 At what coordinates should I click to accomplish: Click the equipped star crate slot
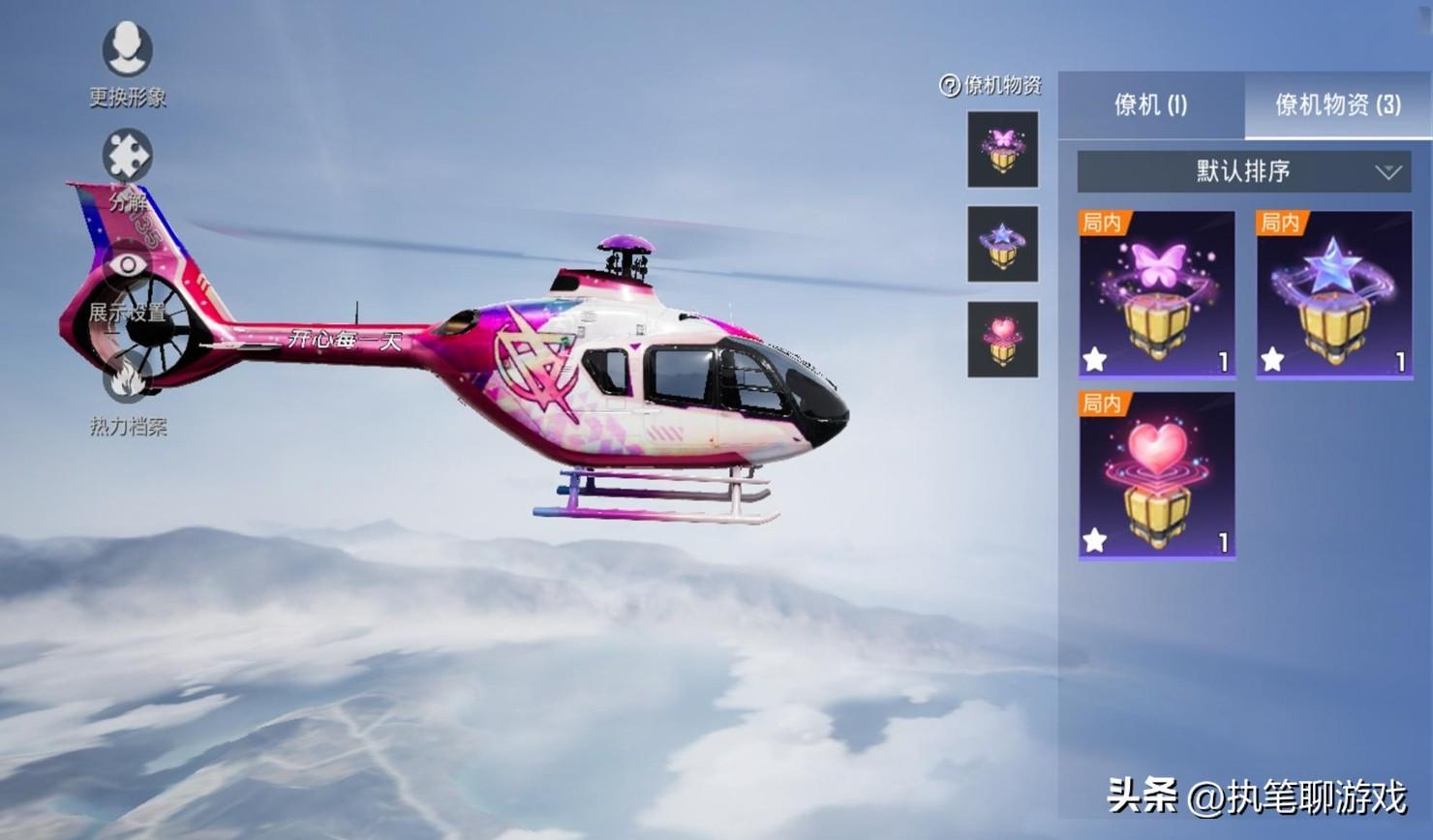pos(1002,244)
